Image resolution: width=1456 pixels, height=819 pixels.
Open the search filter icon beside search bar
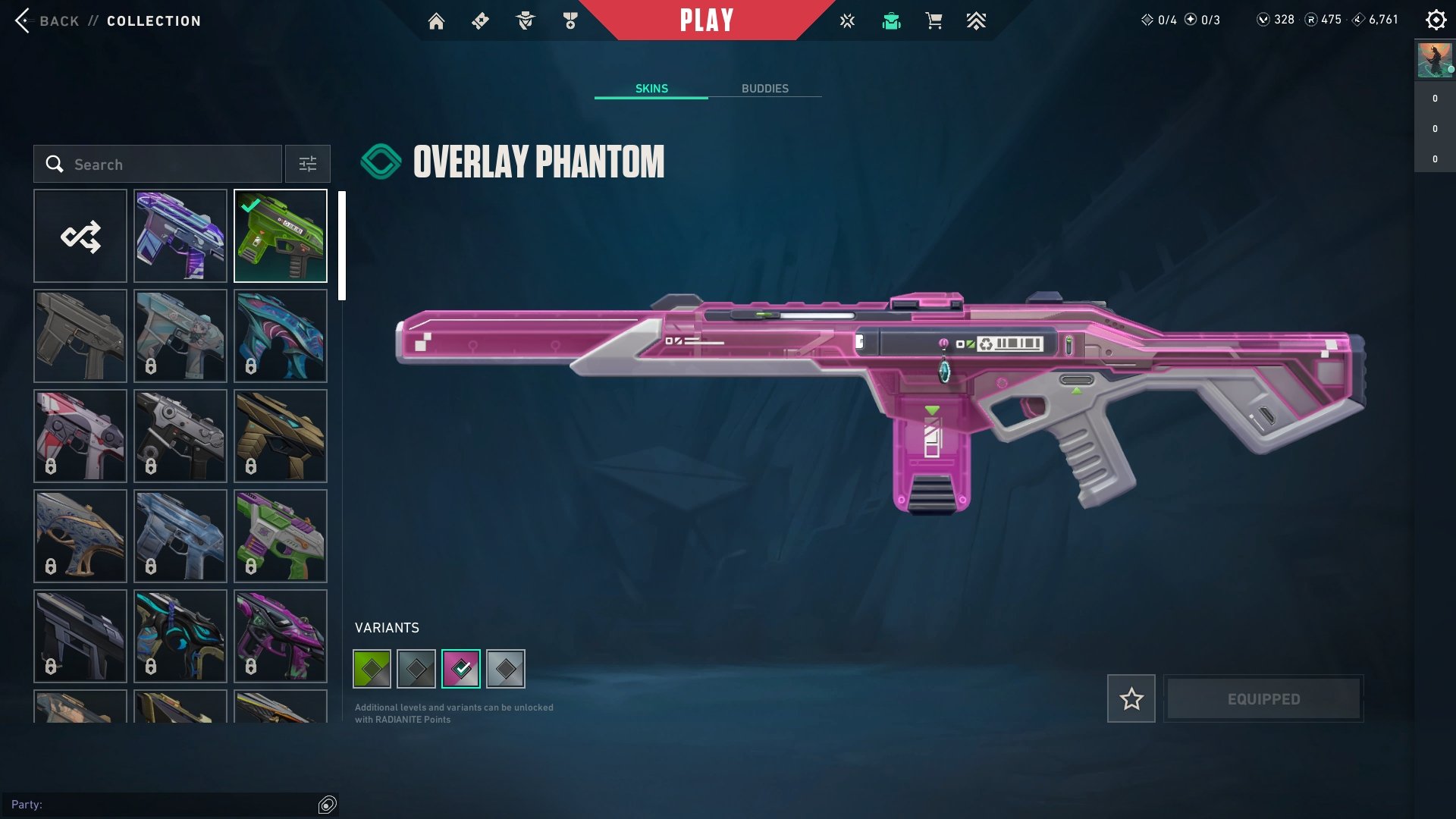307,164
